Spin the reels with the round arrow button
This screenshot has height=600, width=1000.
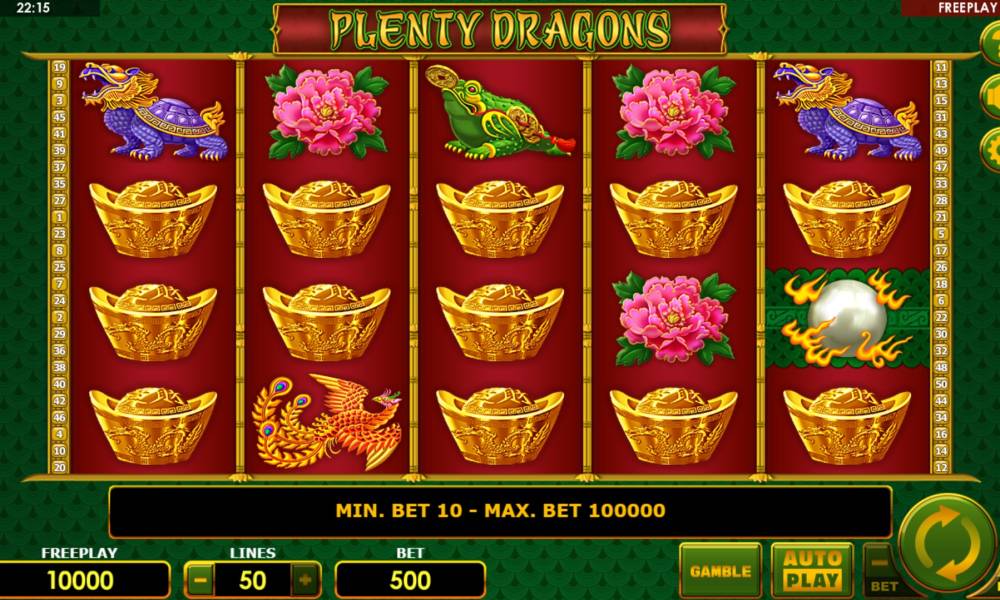[945, 547]
